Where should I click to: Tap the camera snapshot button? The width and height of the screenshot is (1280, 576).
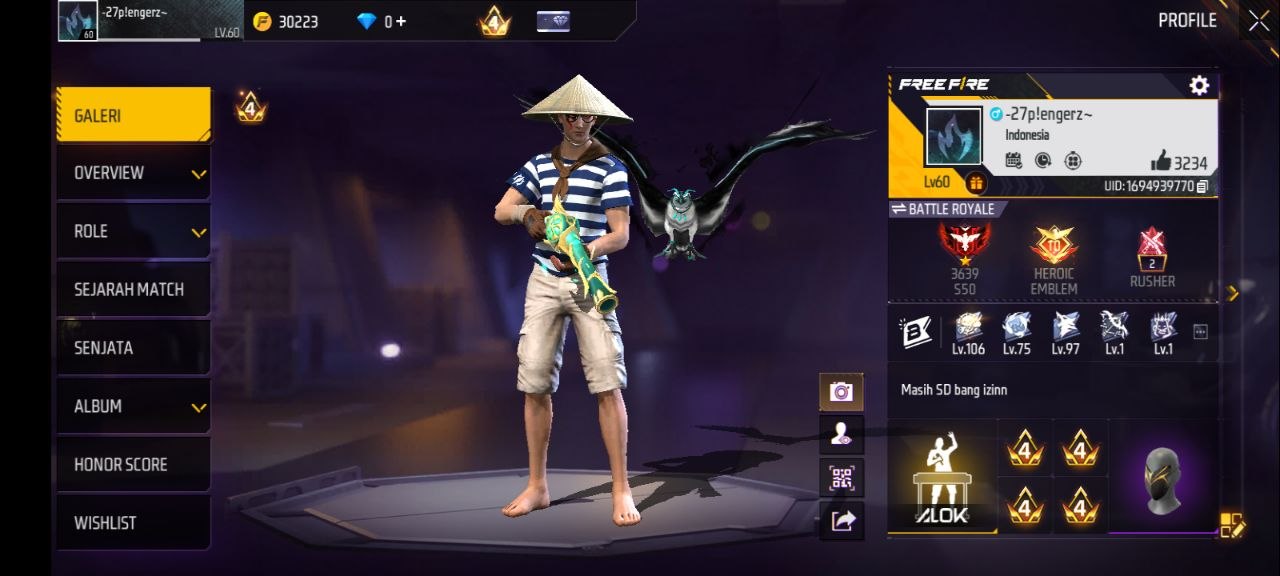[x=841, y=392]
